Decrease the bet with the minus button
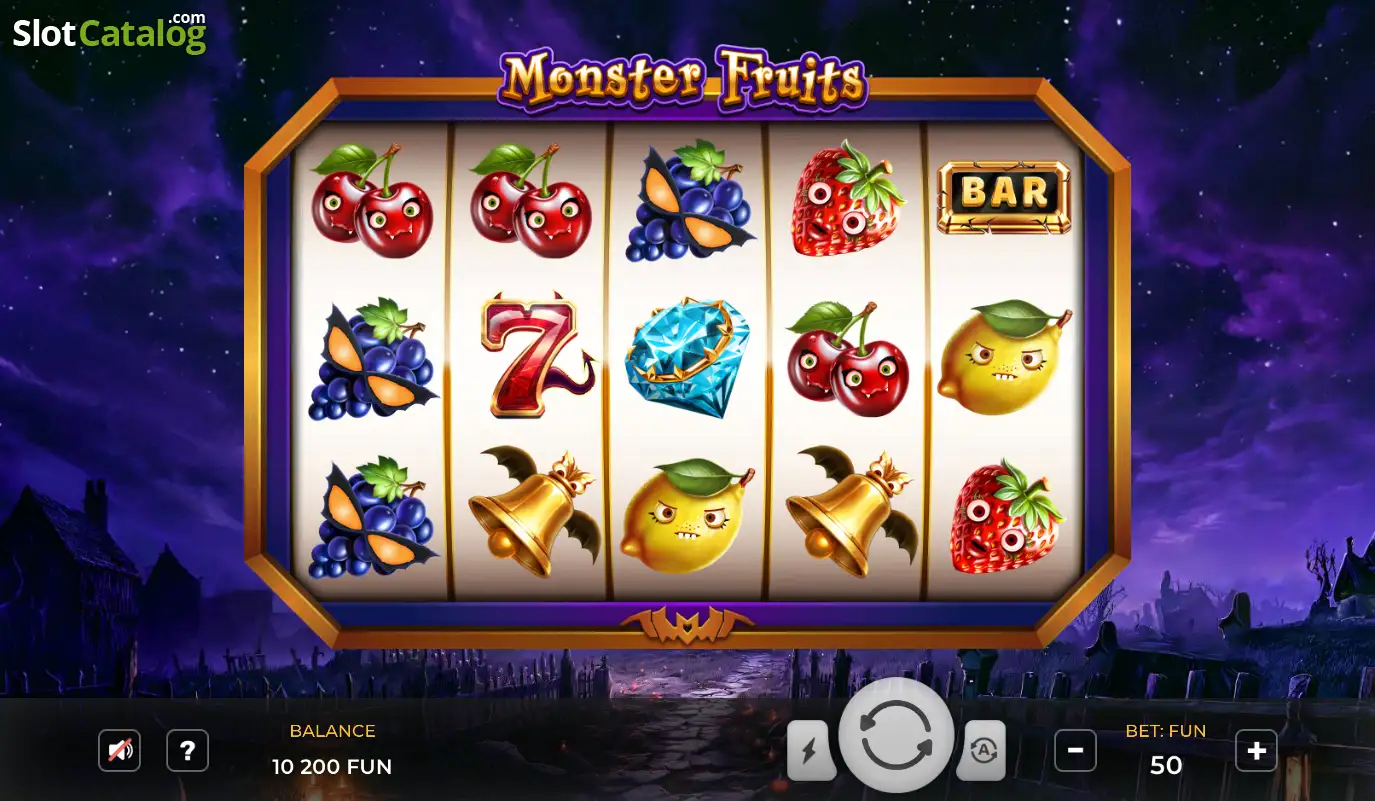Viewport: 1375px width, 801px height. coord(1075,750)
